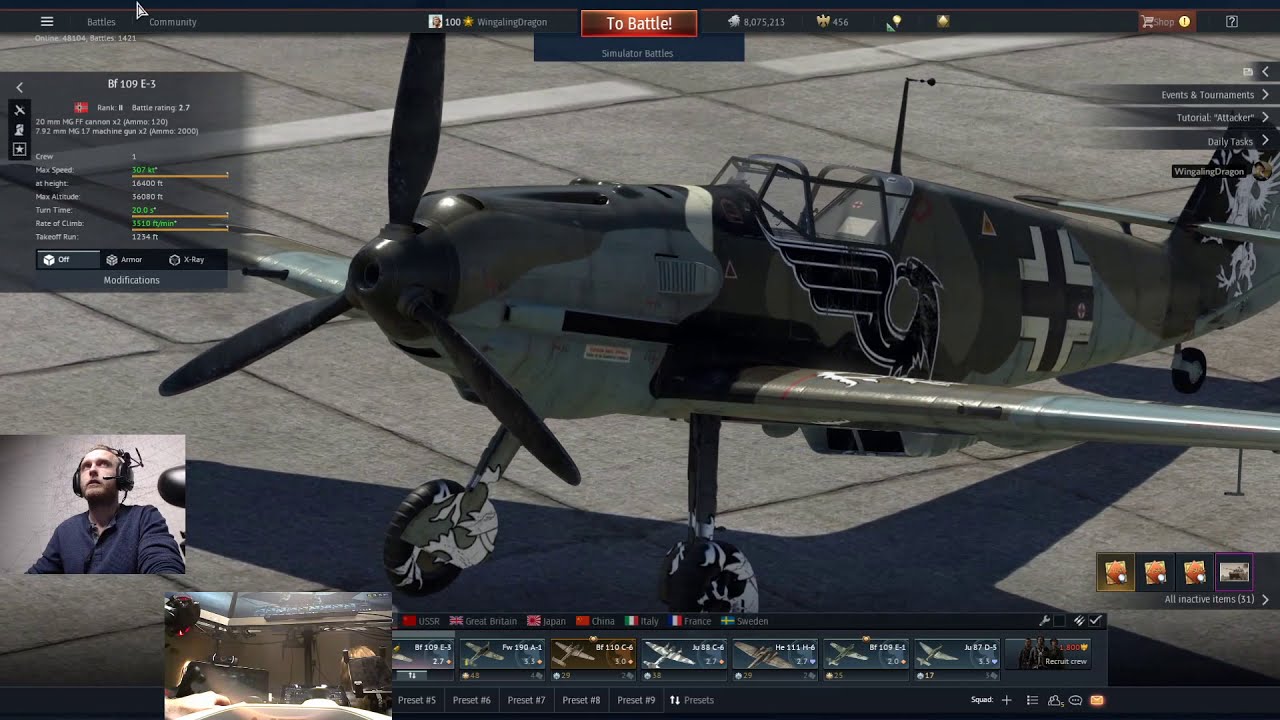The image size is (1280, 720).
Task: Show all inactive items
Action: 1215,599
